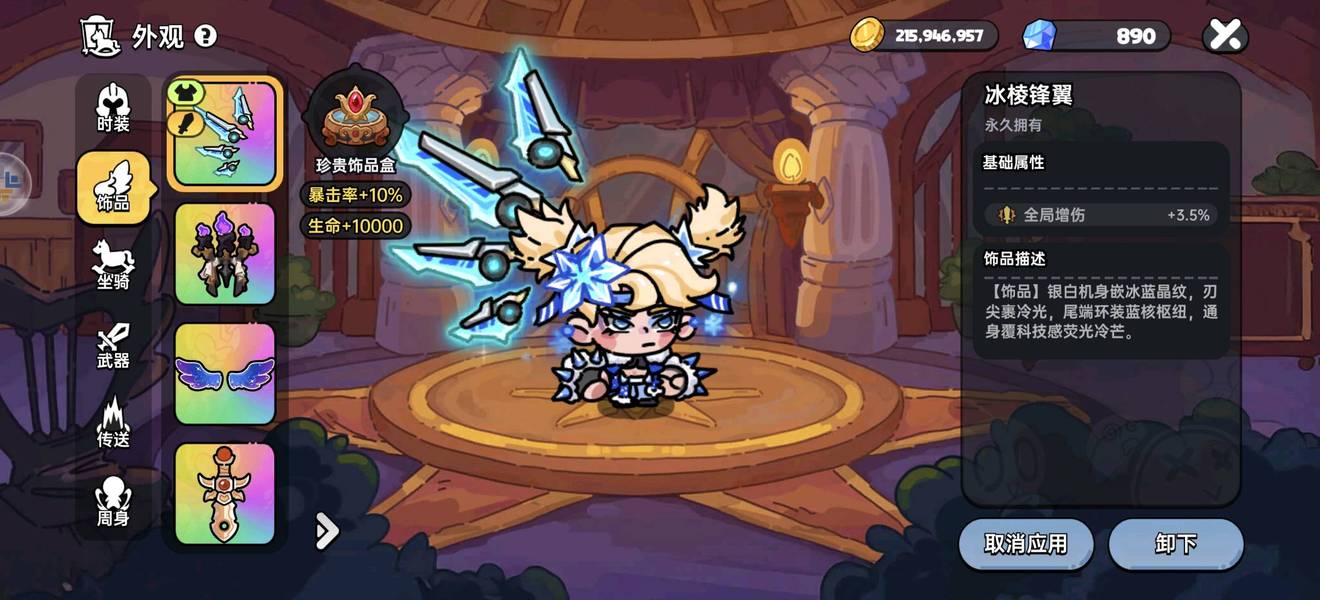Switch to the 武器 weapon tab

113,345
